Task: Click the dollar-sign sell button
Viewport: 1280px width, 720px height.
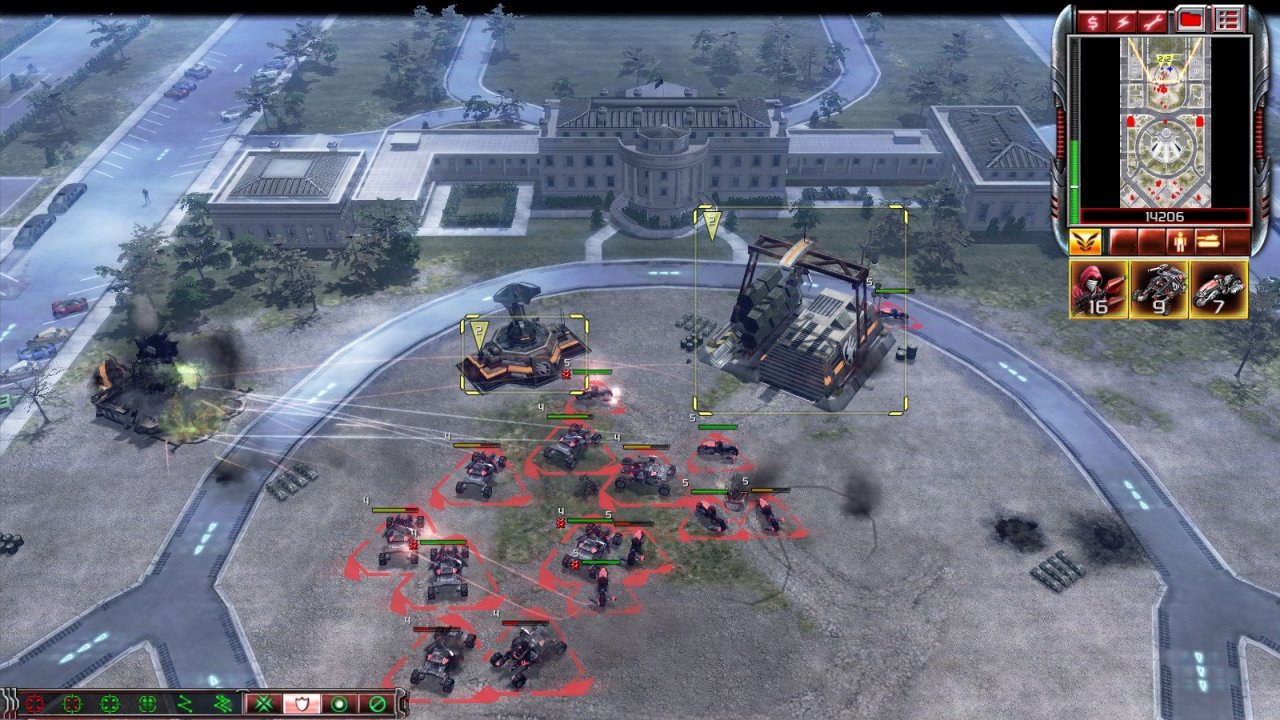Action: 1090,19
